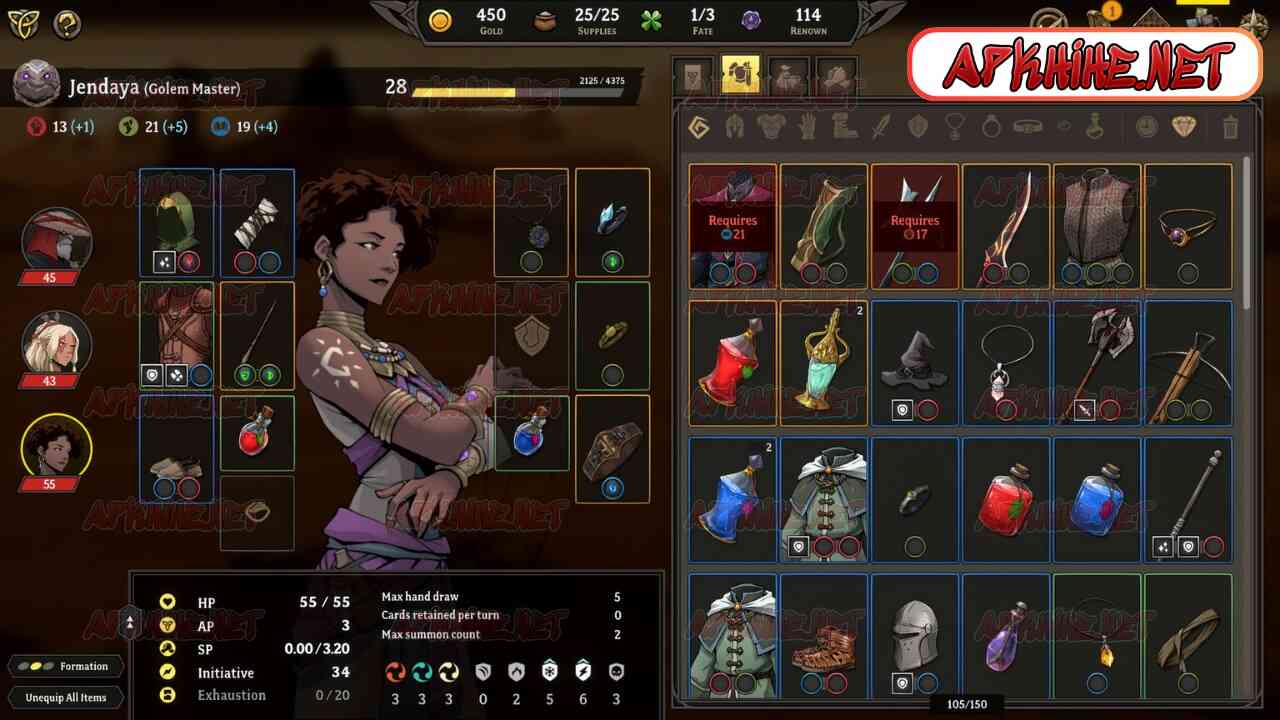Select the white-haired party member portrait
The width and height of the screenshot is (1280, 720).
(57, 342)
